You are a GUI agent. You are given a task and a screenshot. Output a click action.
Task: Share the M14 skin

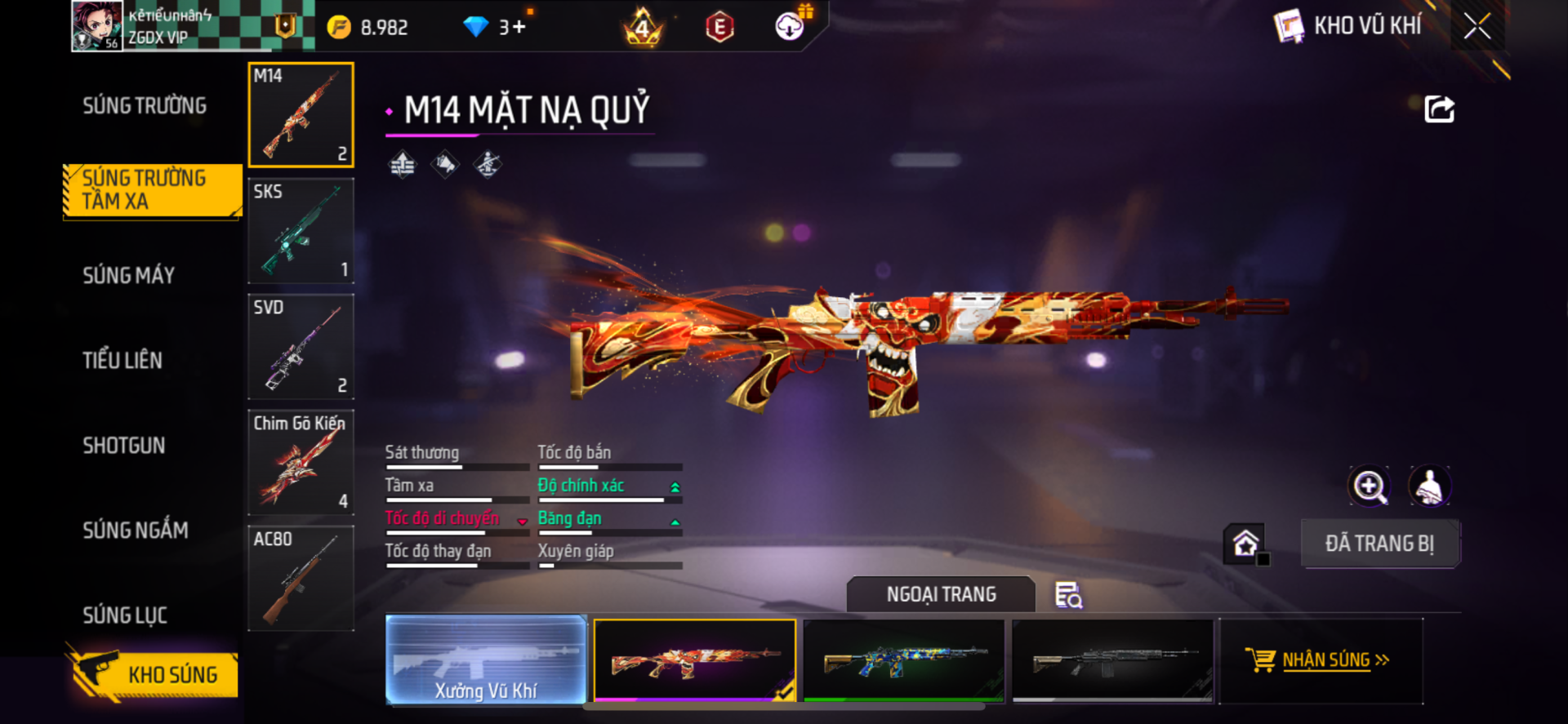[1439, 109]
